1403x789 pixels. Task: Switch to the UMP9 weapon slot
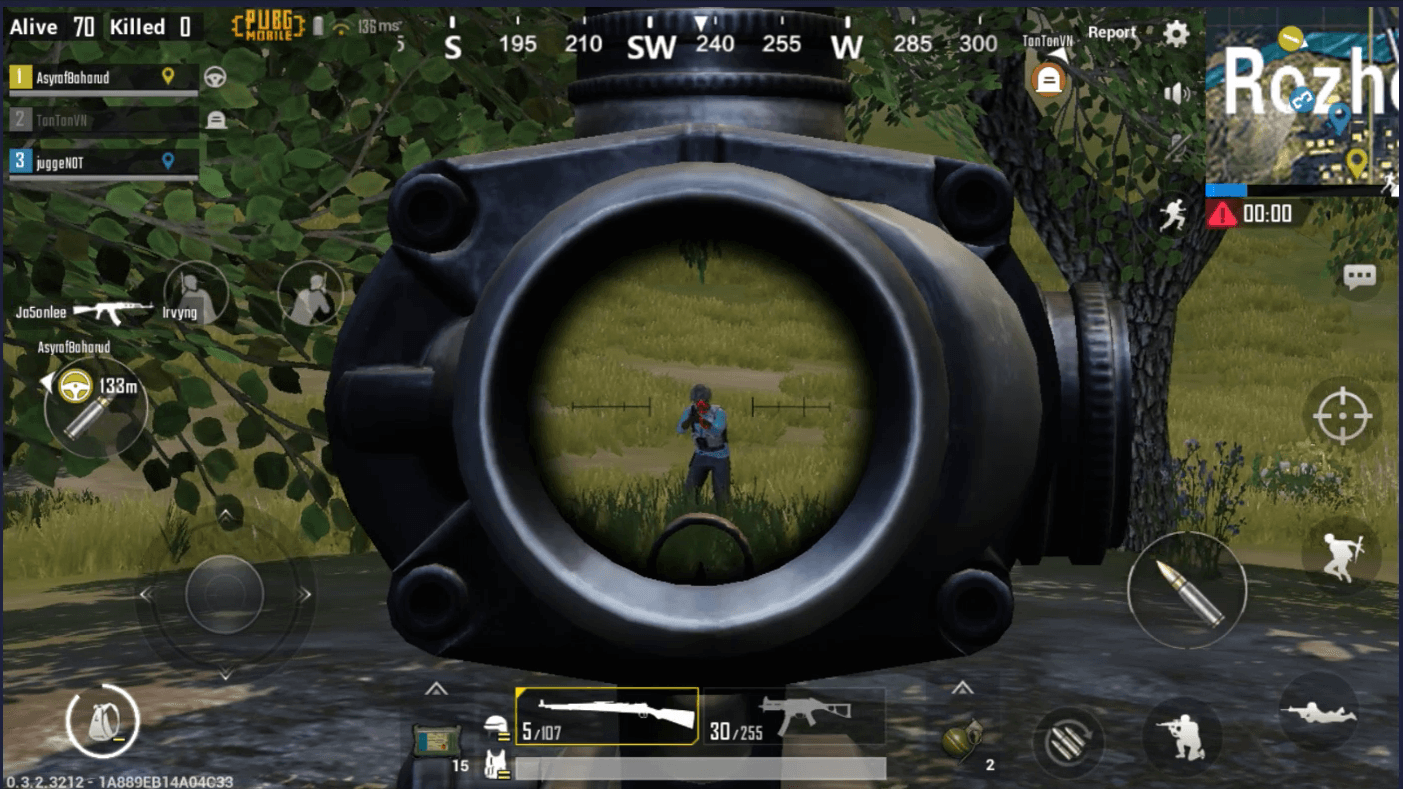pos(795,715)
